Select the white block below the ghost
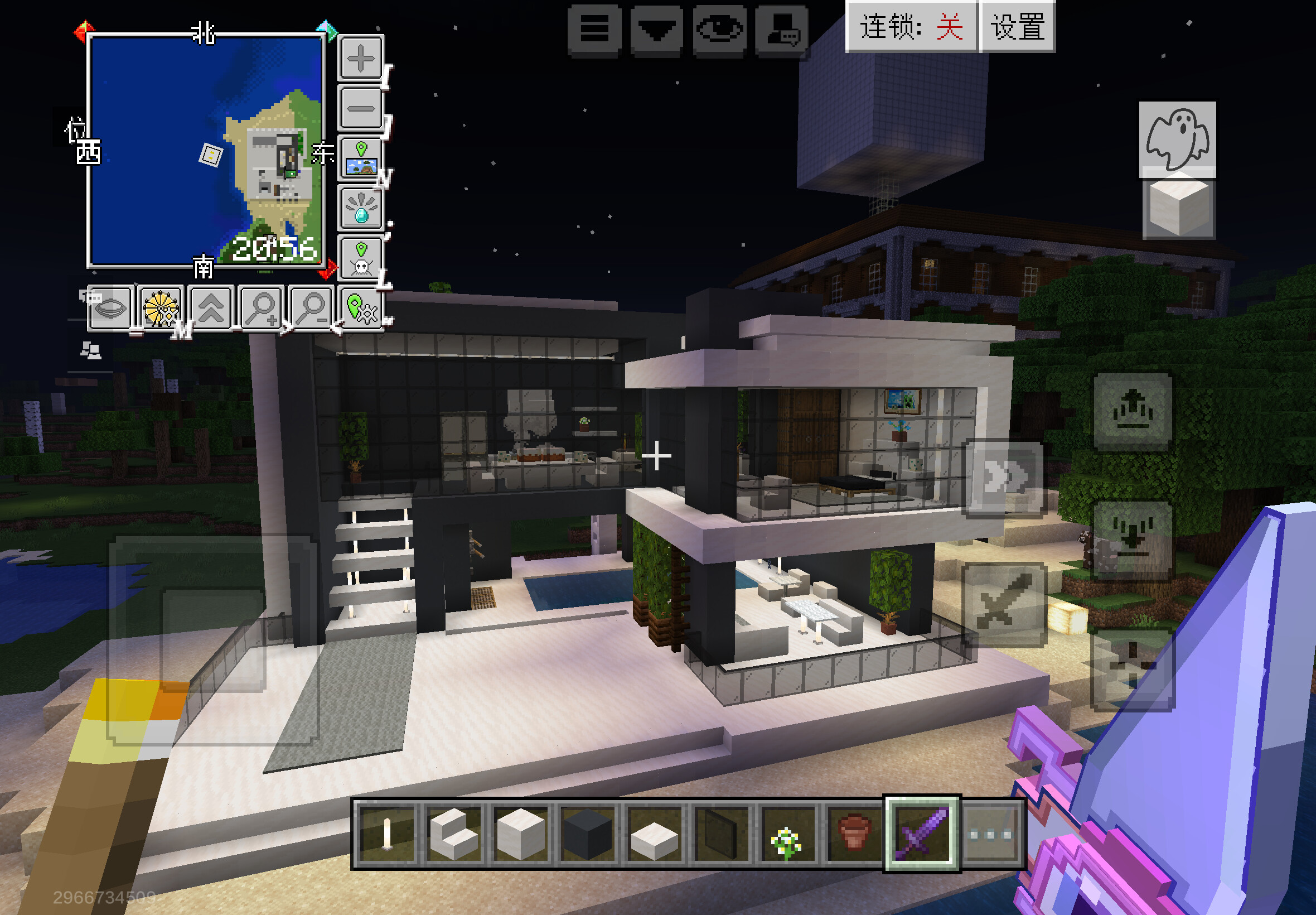The image size is (1316, 915). click(1178, 209)
